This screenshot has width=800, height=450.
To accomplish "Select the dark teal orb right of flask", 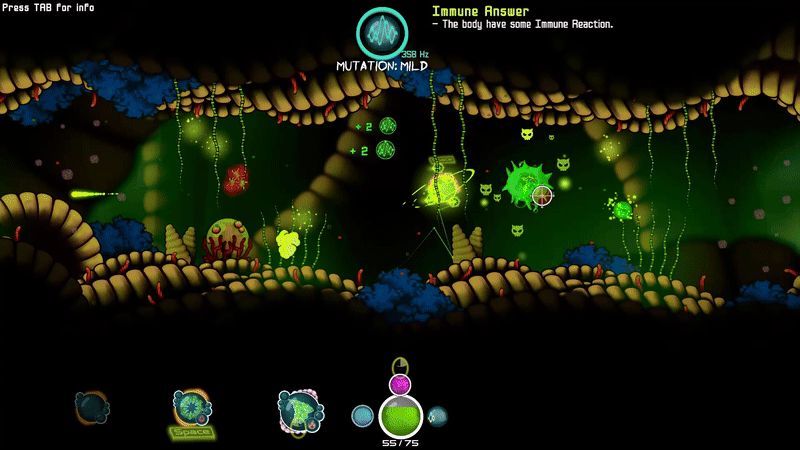I will [437, 416].
